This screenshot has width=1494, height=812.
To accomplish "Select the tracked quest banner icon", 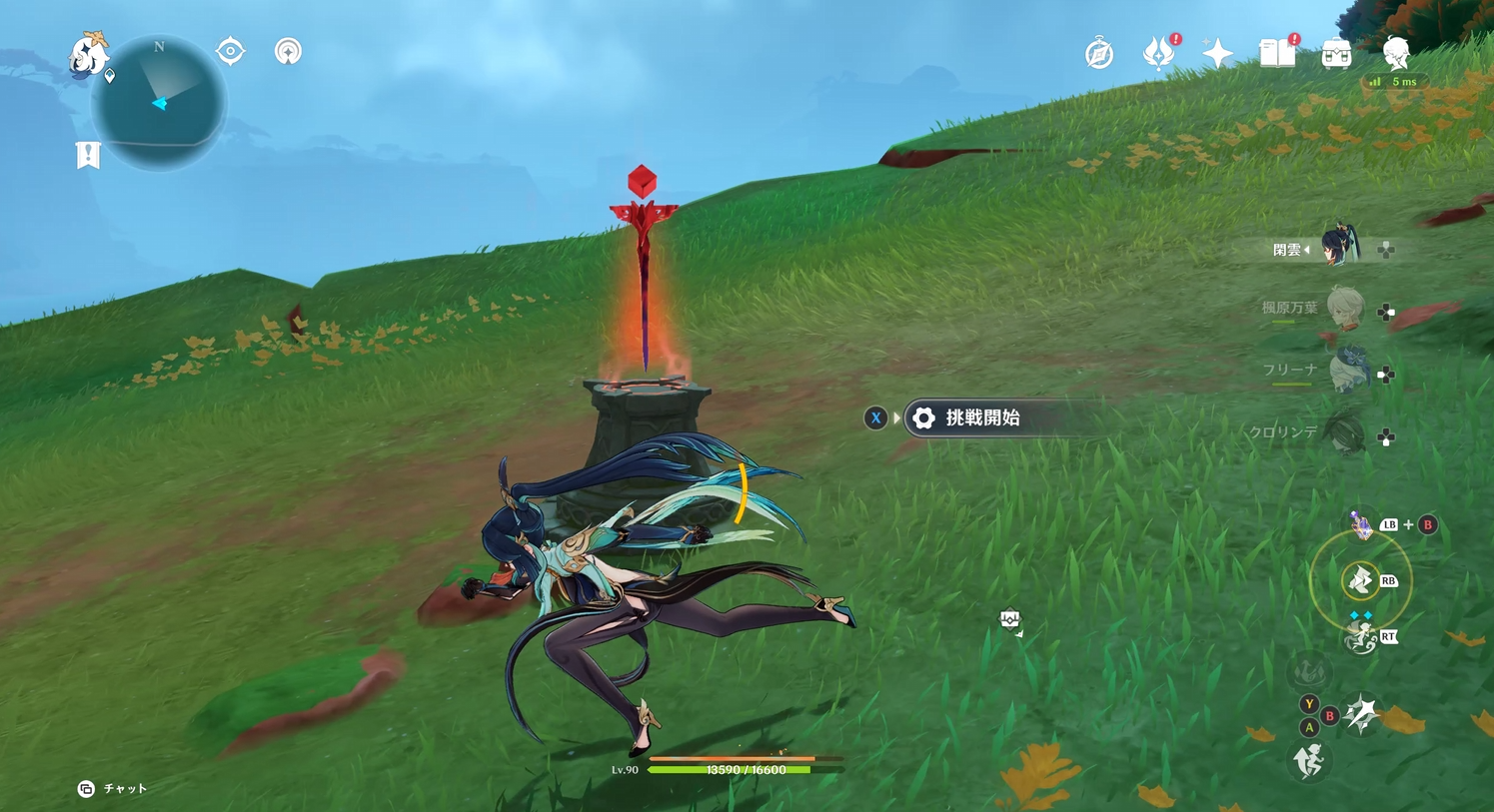I will [88, 154].
